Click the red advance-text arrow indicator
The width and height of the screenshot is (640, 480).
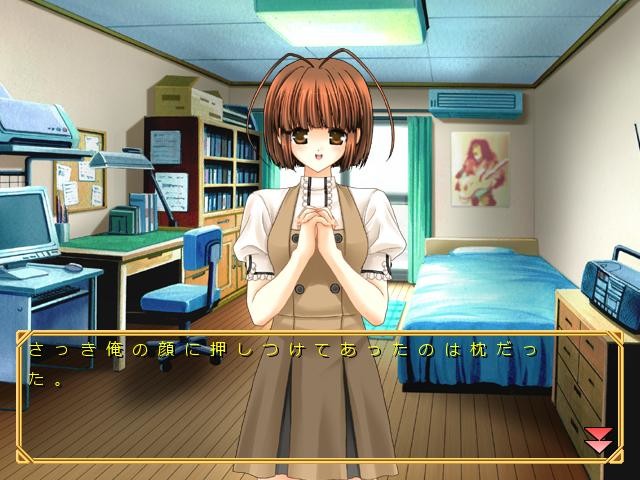click(x=598, y=439)
